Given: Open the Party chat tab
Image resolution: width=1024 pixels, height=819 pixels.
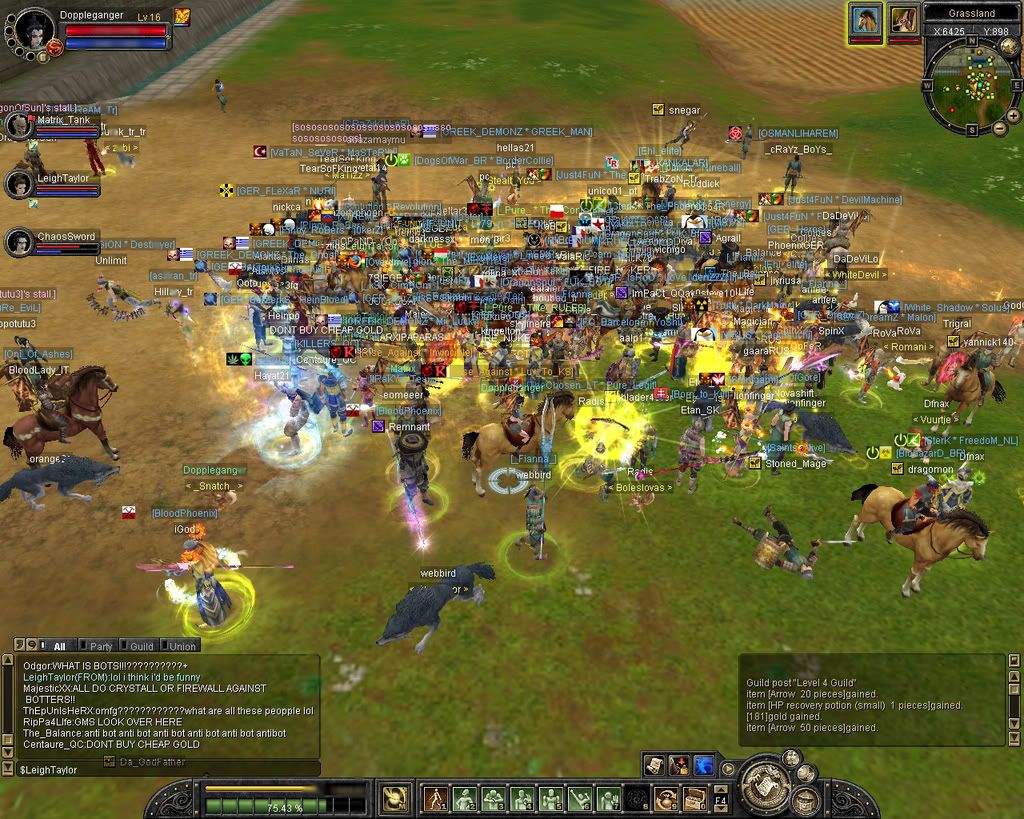Looking at the screenshot, I should pyautogui.click(x=100, y=646).
